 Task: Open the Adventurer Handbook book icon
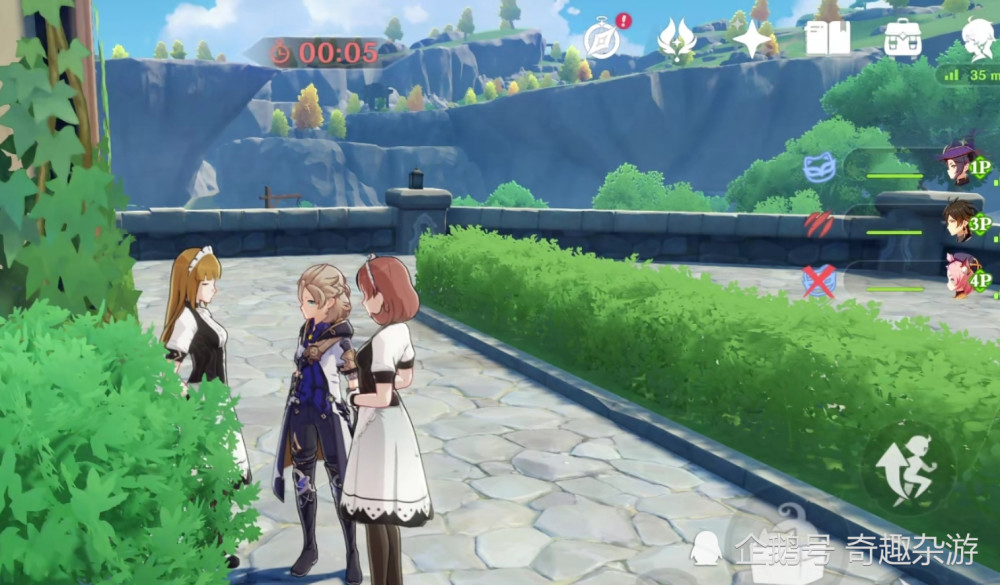click(827, 38)
